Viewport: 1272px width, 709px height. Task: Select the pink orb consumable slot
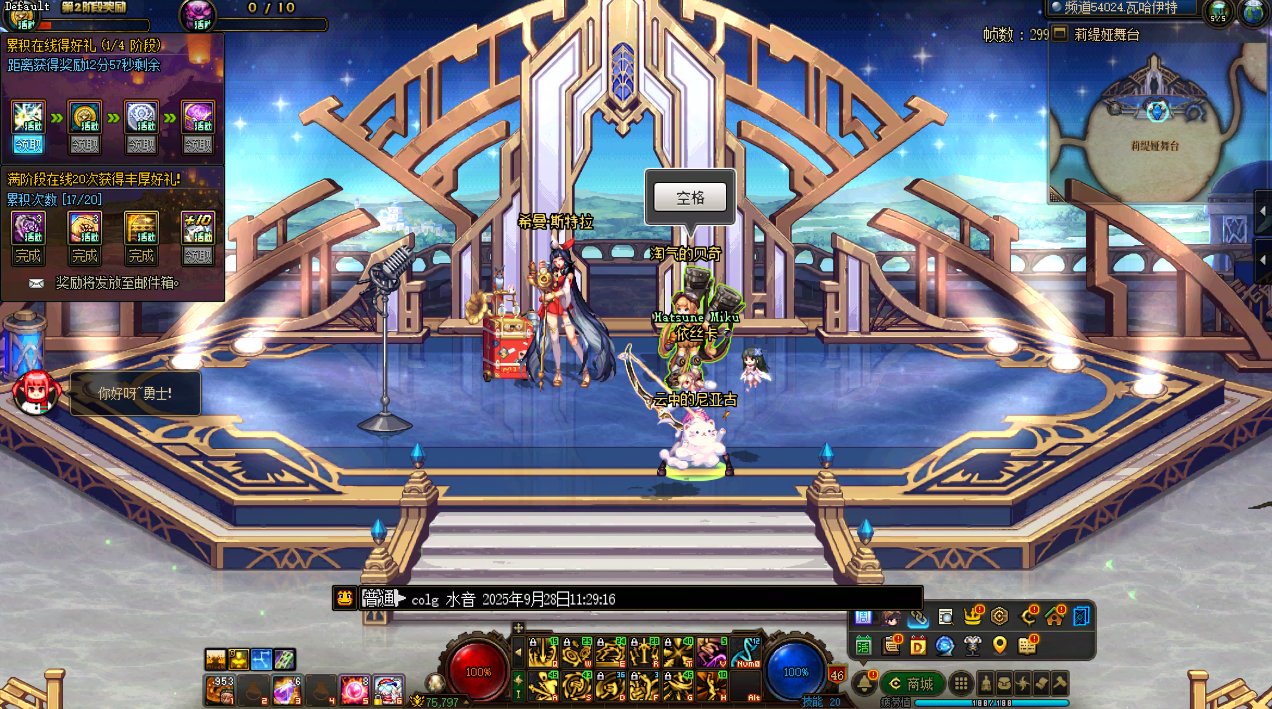(x=353, y=690)
